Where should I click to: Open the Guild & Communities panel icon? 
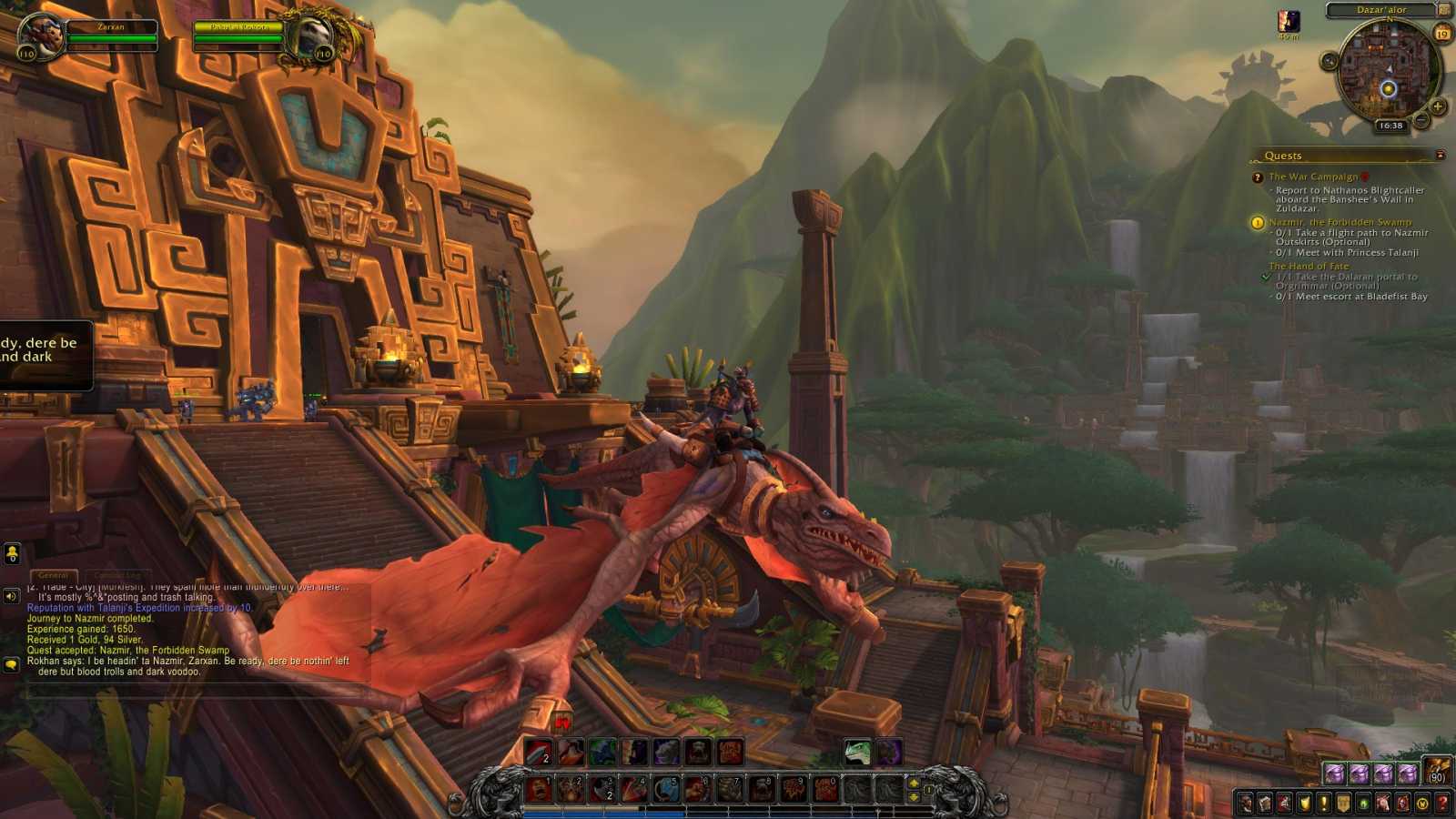pyautogui.click(x=1344, y=802)
